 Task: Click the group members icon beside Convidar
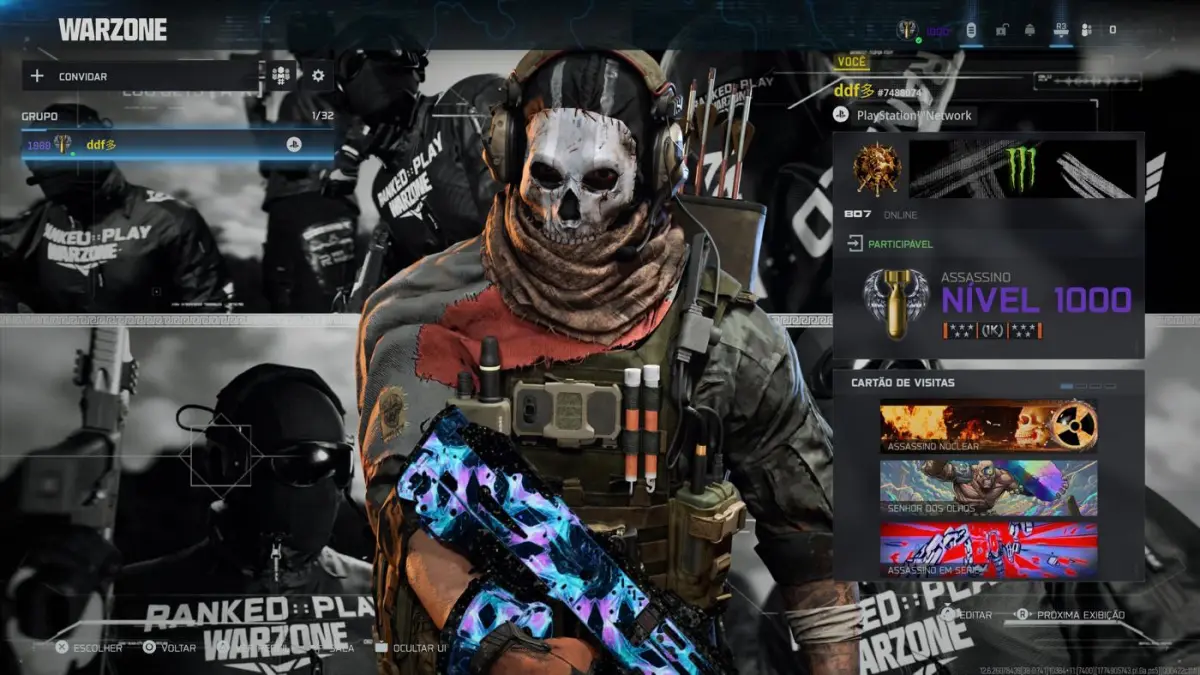point(281,76)
